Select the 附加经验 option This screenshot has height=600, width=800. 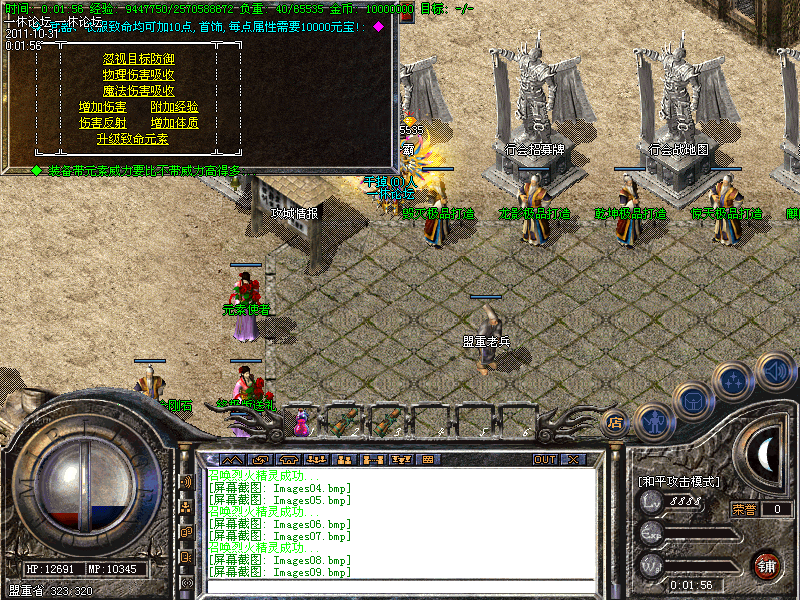(x=174, y=107)
